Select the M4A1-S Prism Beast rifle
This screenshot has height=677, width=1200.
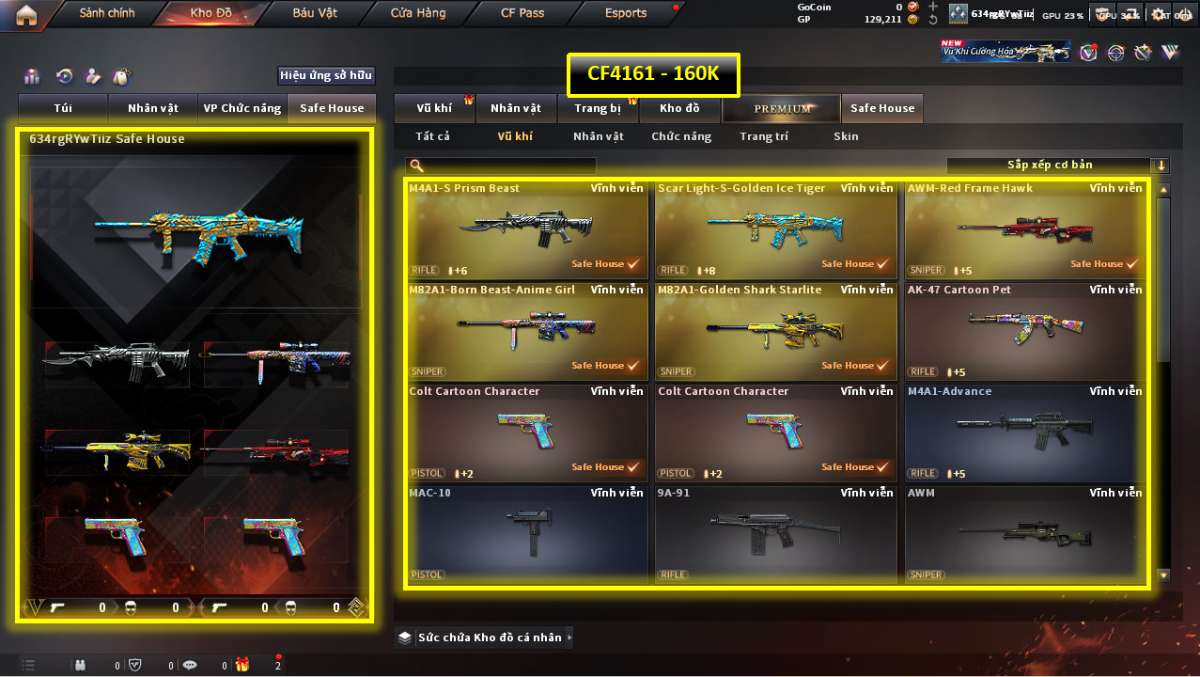(526, 230)
